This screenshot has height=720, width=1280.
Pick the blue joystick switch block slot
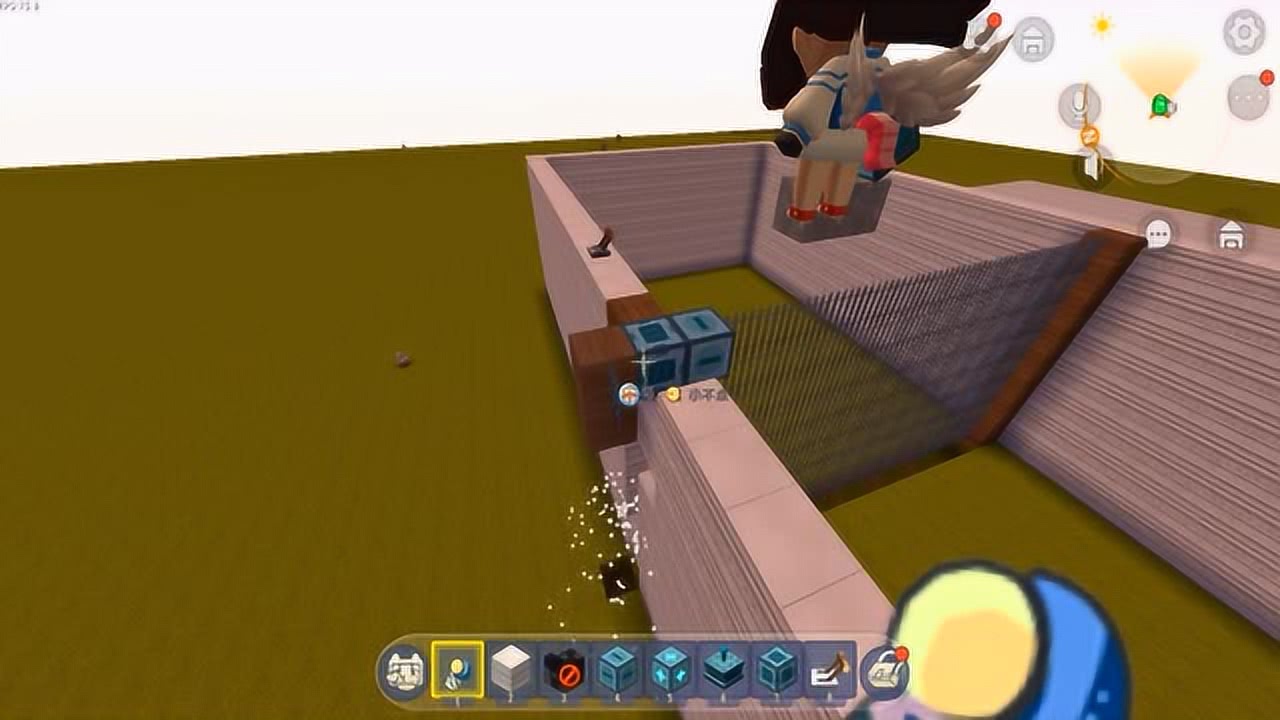723,669
